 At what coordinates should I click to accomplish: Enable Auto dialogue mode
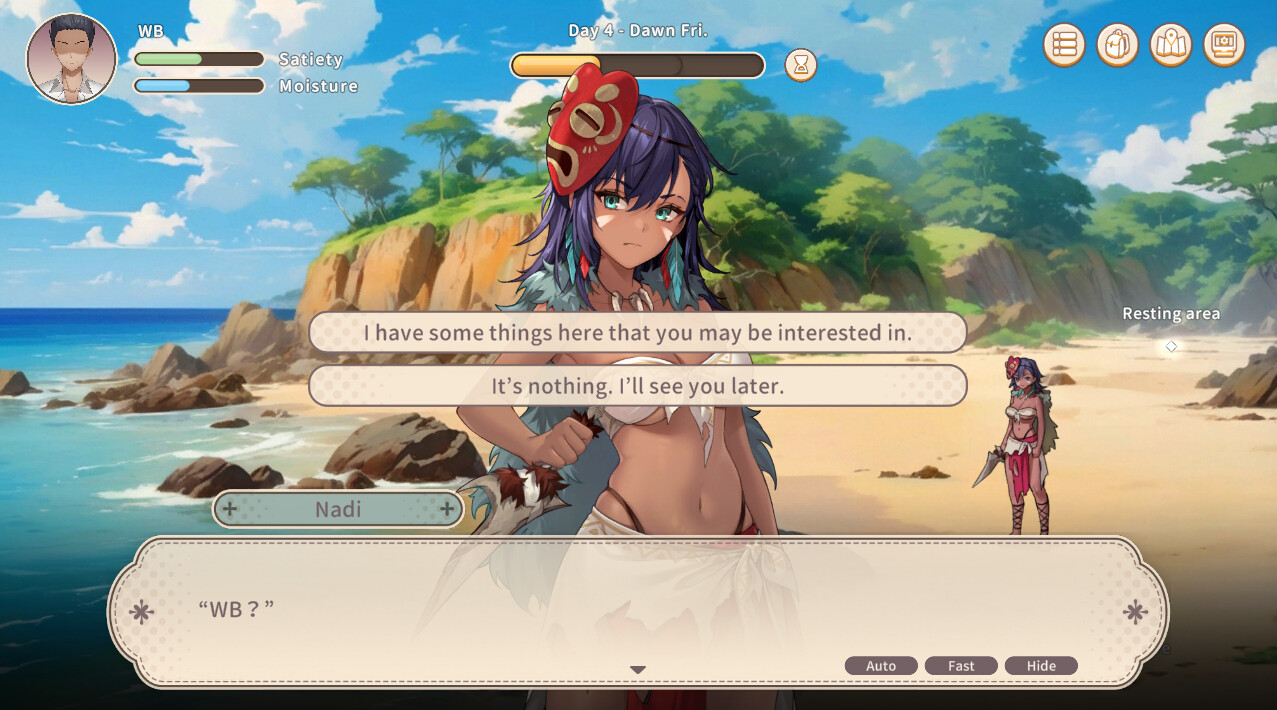pyautogui.click(x=881, y=666)
